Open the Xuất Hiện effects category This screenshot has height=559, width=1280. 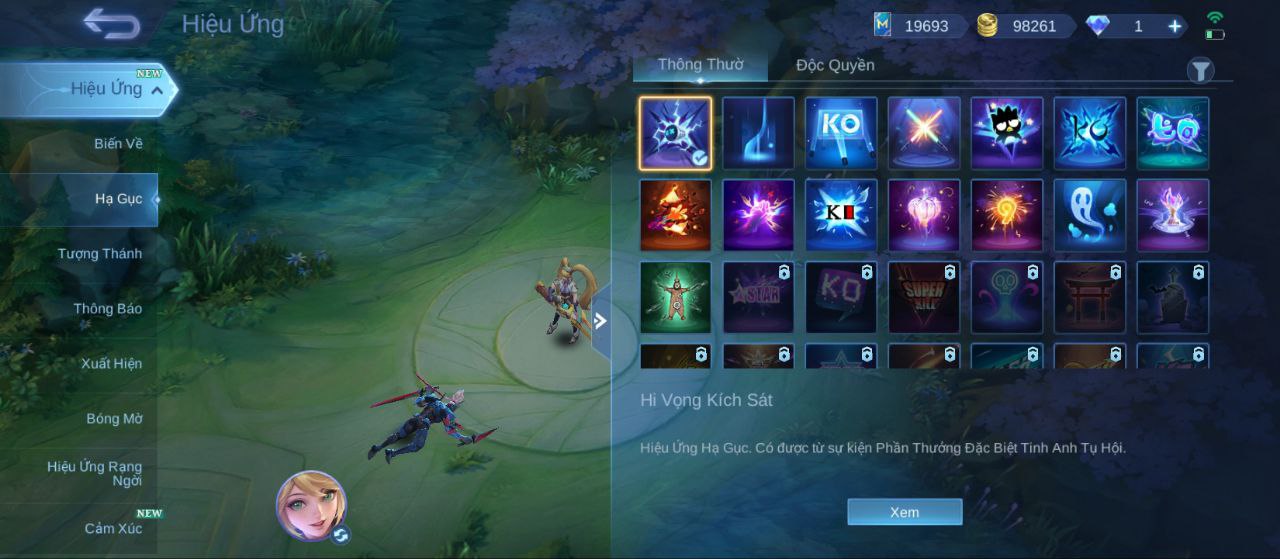pos(111,364)
